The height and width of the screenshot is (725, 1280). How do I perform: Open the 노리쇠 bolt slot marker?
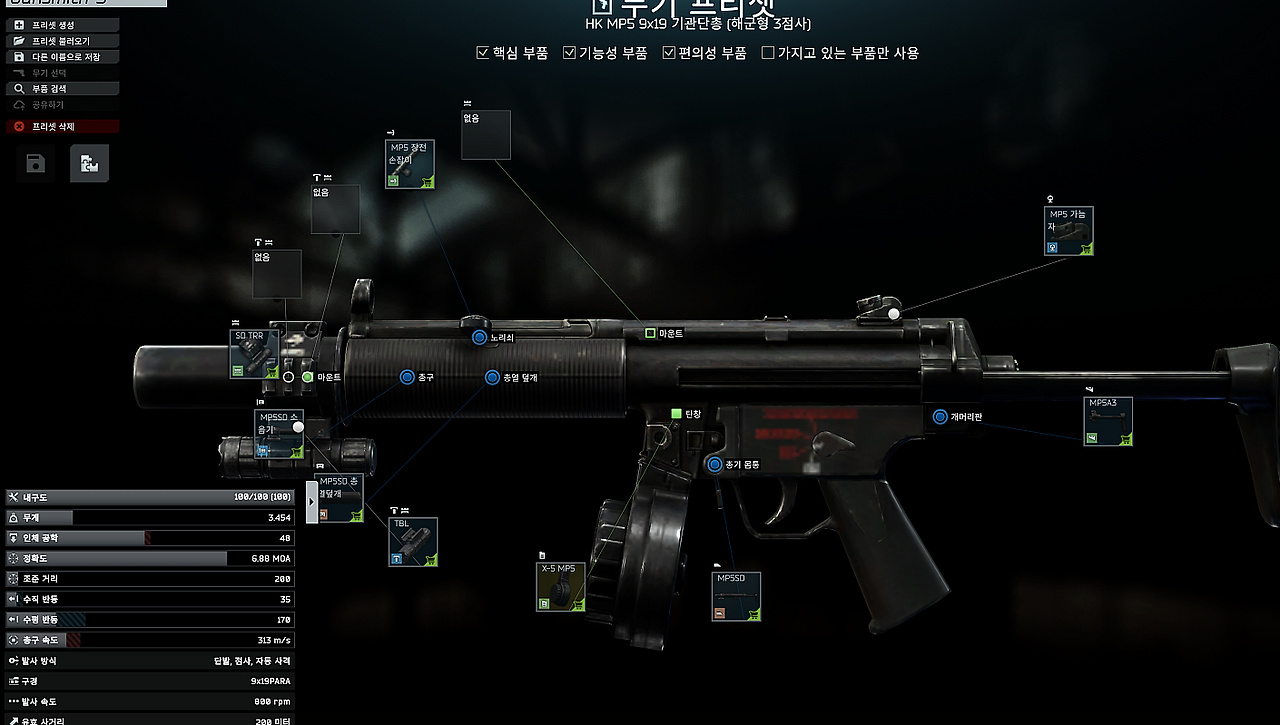click(477, 337)
